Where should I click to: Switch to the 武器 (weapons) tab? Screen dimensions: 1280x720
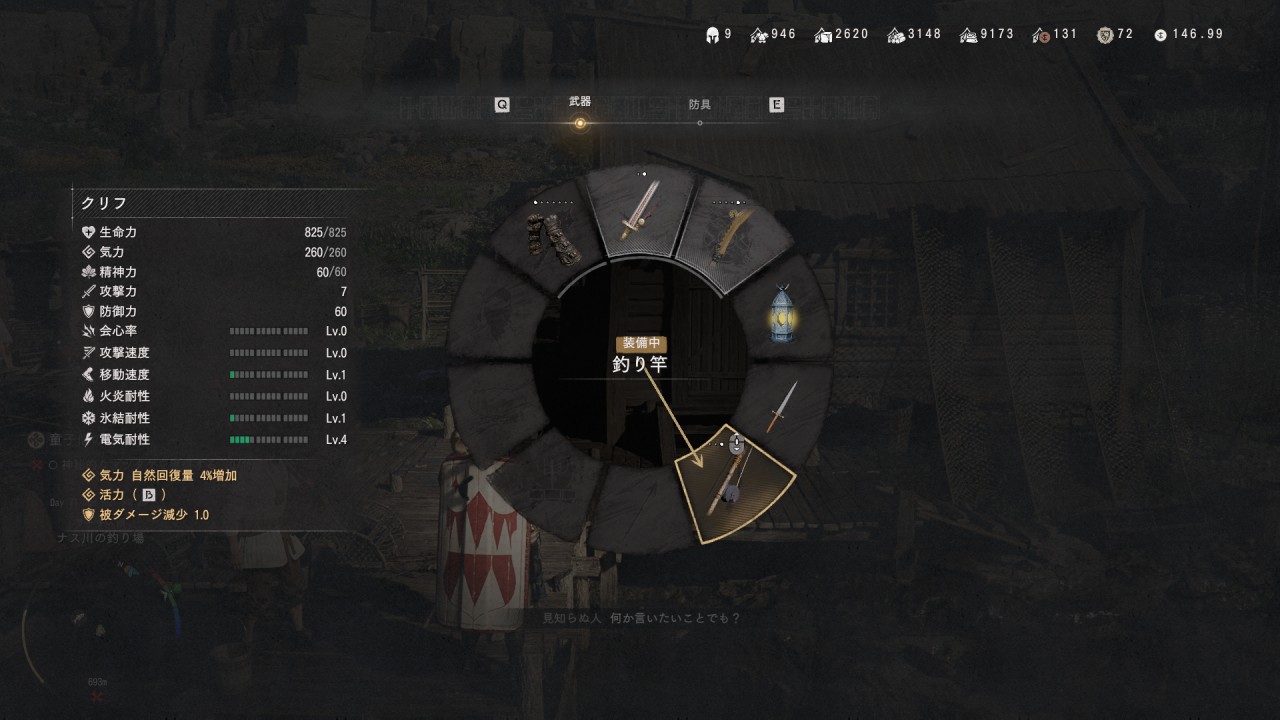coord(579,103)
